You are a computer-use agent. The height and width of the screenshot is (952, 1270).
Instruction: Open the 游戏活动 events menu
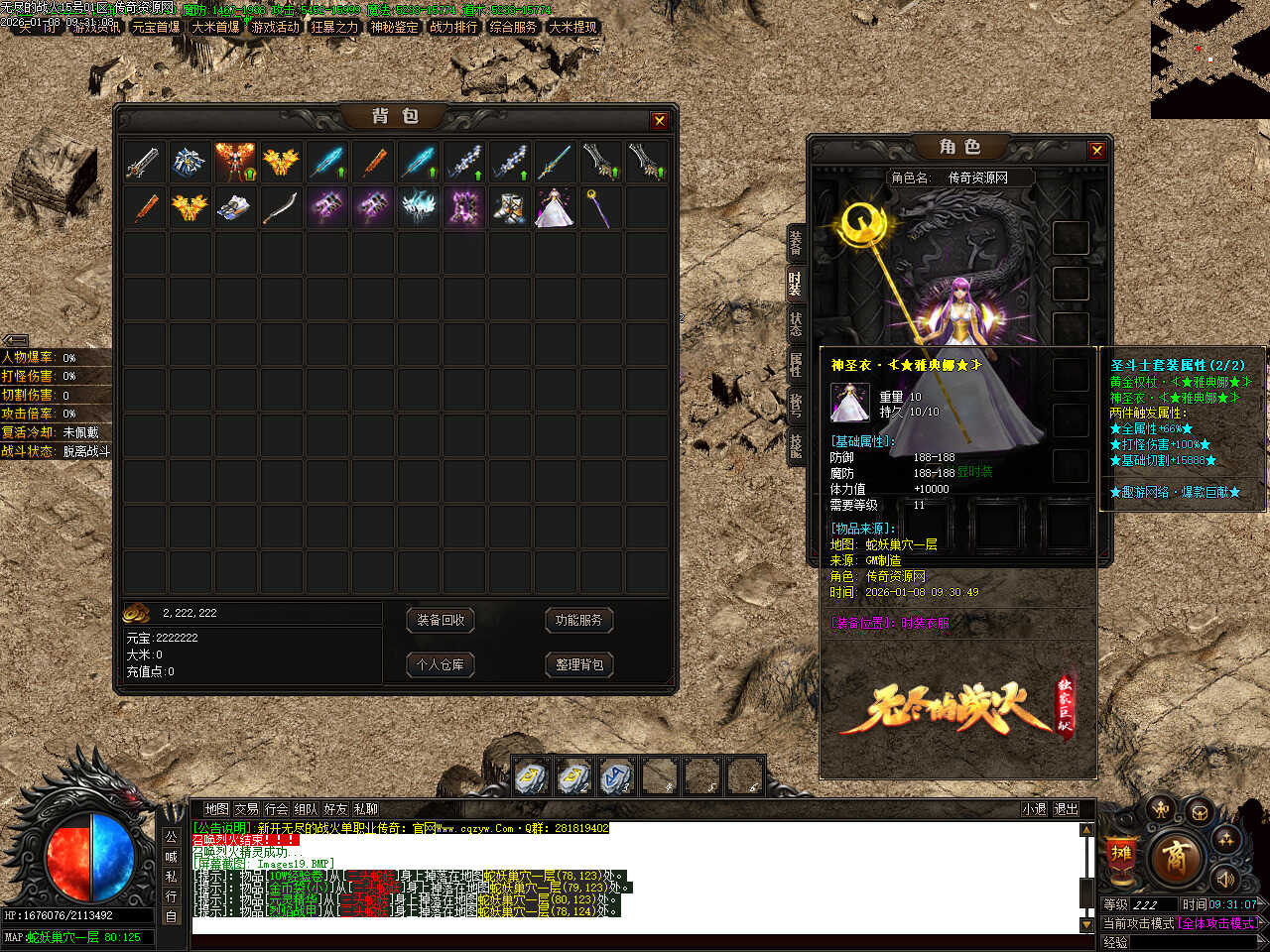point(275,28)
